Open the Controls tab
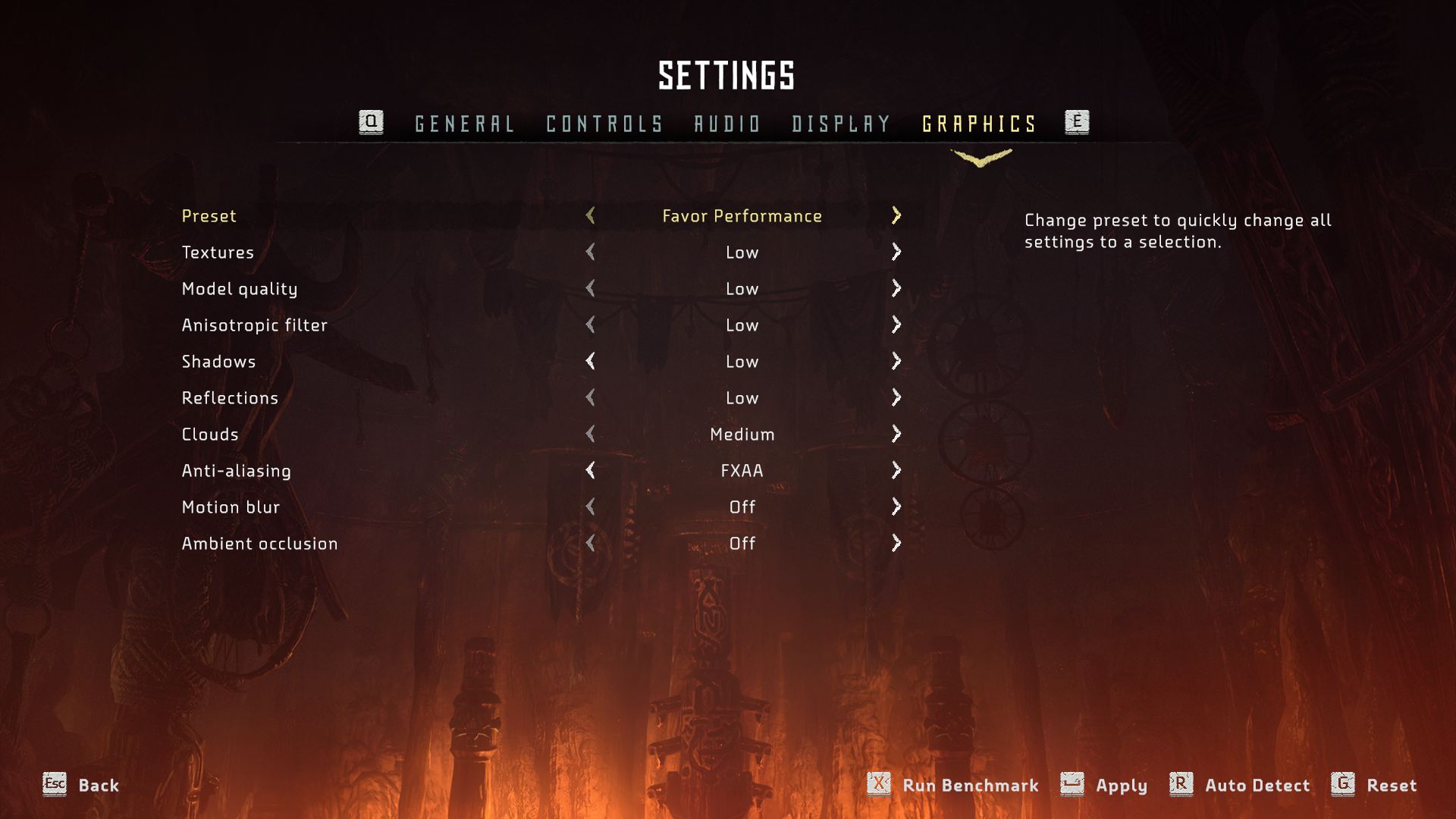 tap(604, 124)
